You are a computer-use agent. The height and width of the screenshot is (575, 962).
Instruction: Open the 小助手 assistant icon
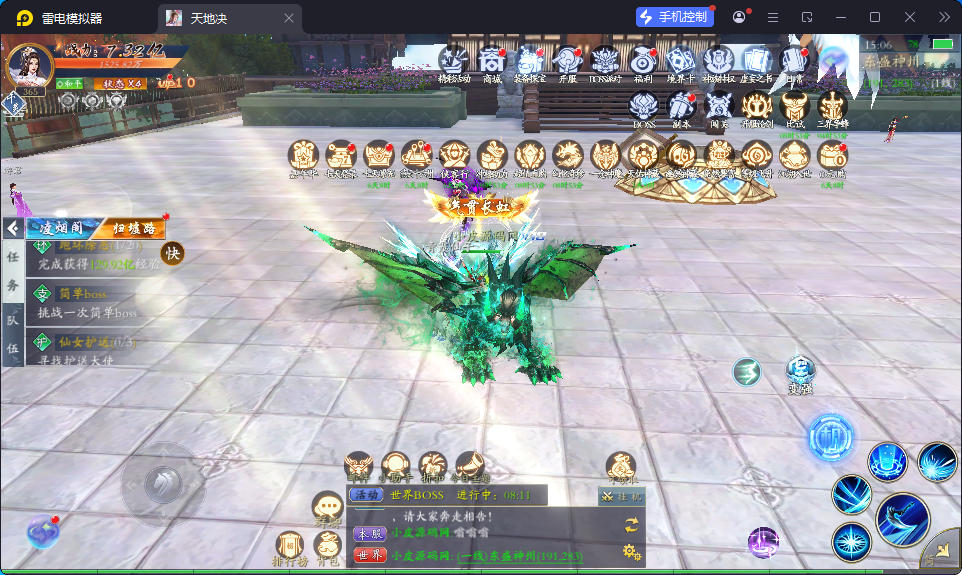tap(397, 466)
